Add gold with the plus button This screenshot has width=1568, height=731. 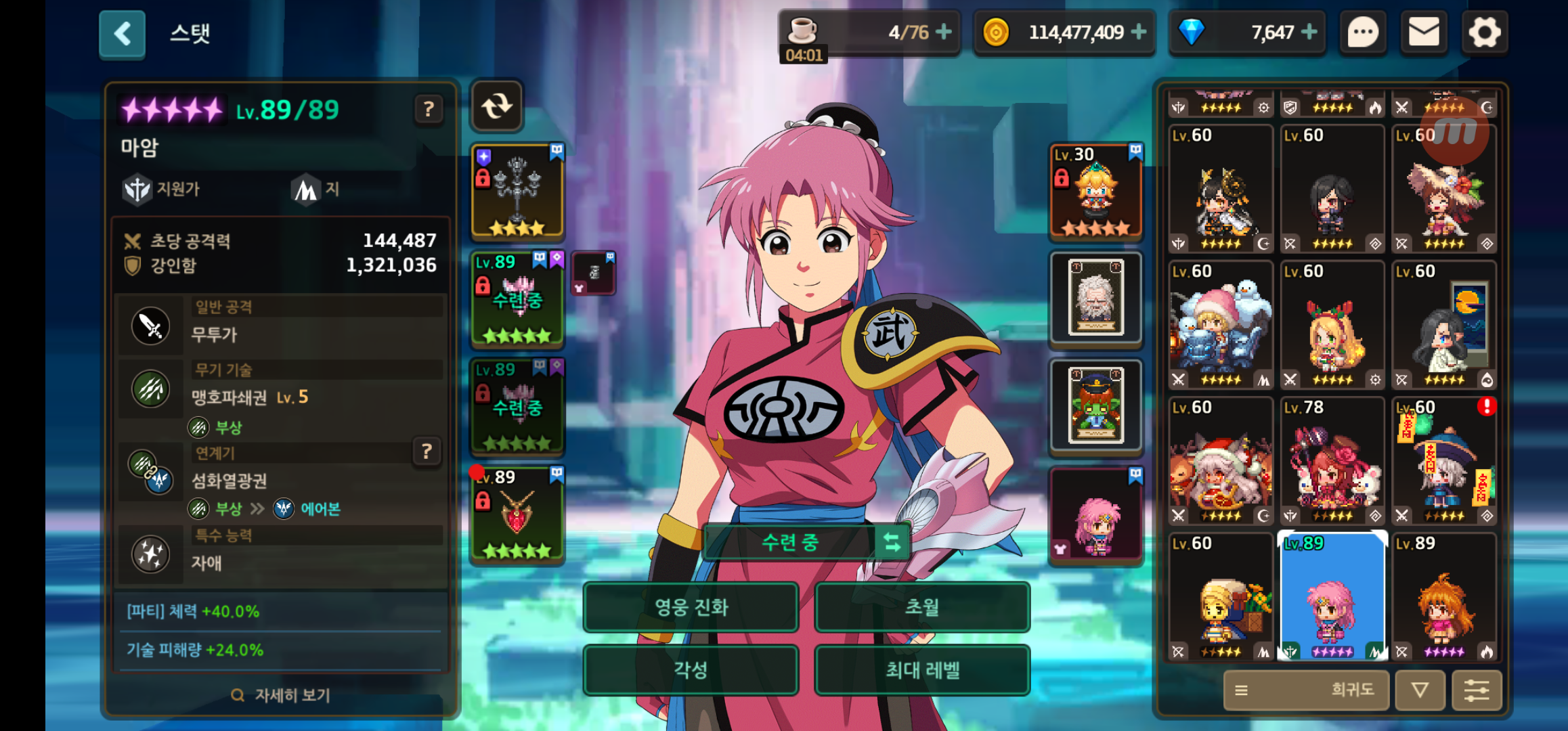tap(1139, 32)
